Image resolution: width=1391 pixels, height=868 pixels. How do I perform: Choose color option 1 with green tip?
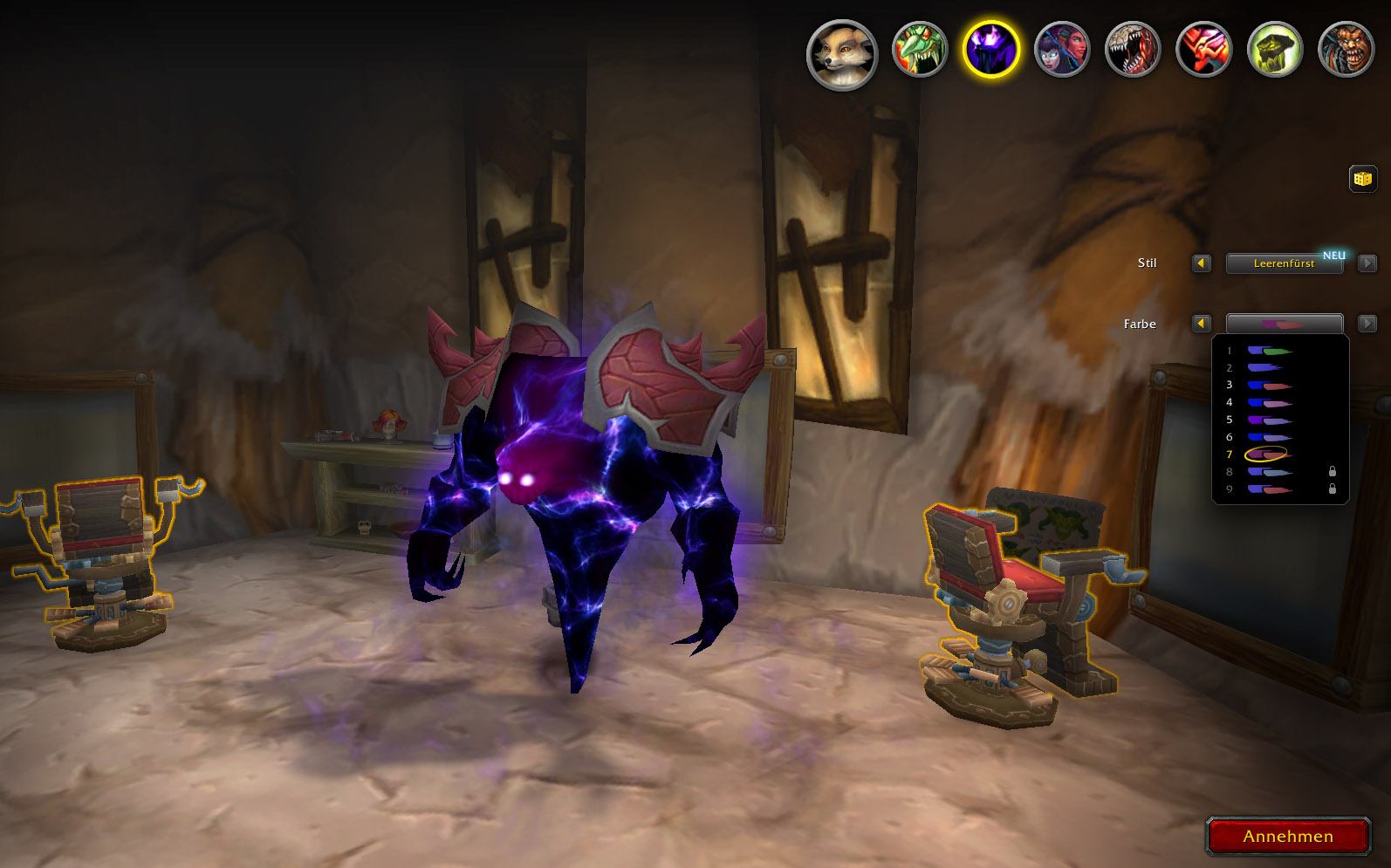pyautogui.click(x=1269, y=351)
